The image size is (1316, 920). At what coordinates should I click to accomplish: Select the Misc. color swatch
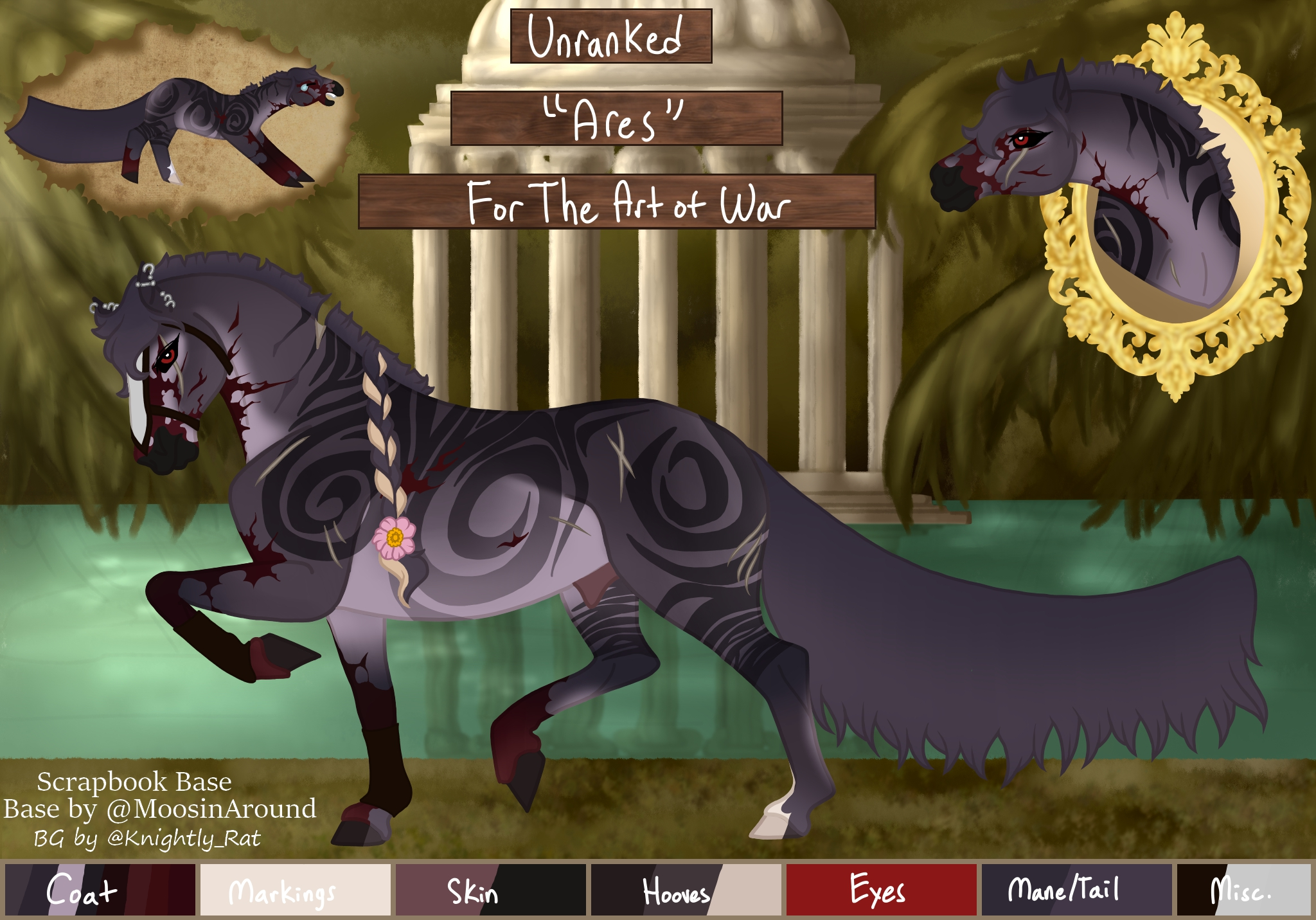click(x=1243, y=890)
